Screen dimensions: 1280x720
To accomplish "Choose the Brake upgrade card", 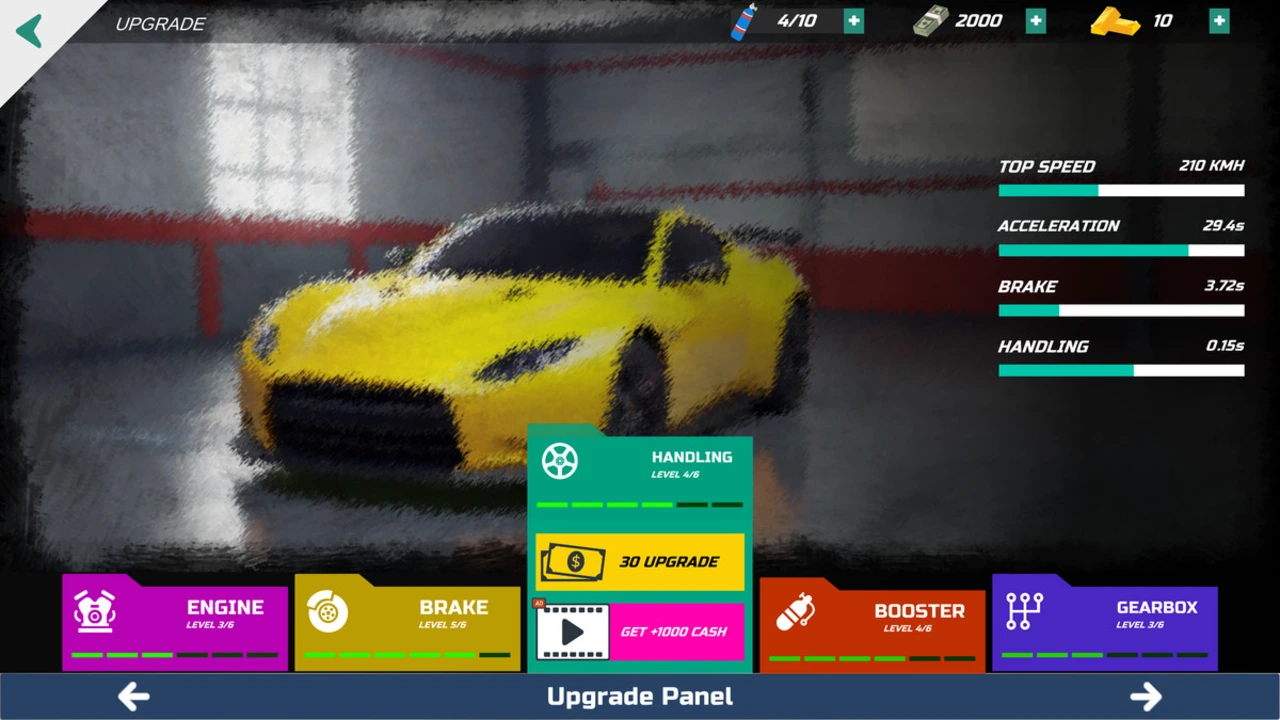I will tap(407, 622).
